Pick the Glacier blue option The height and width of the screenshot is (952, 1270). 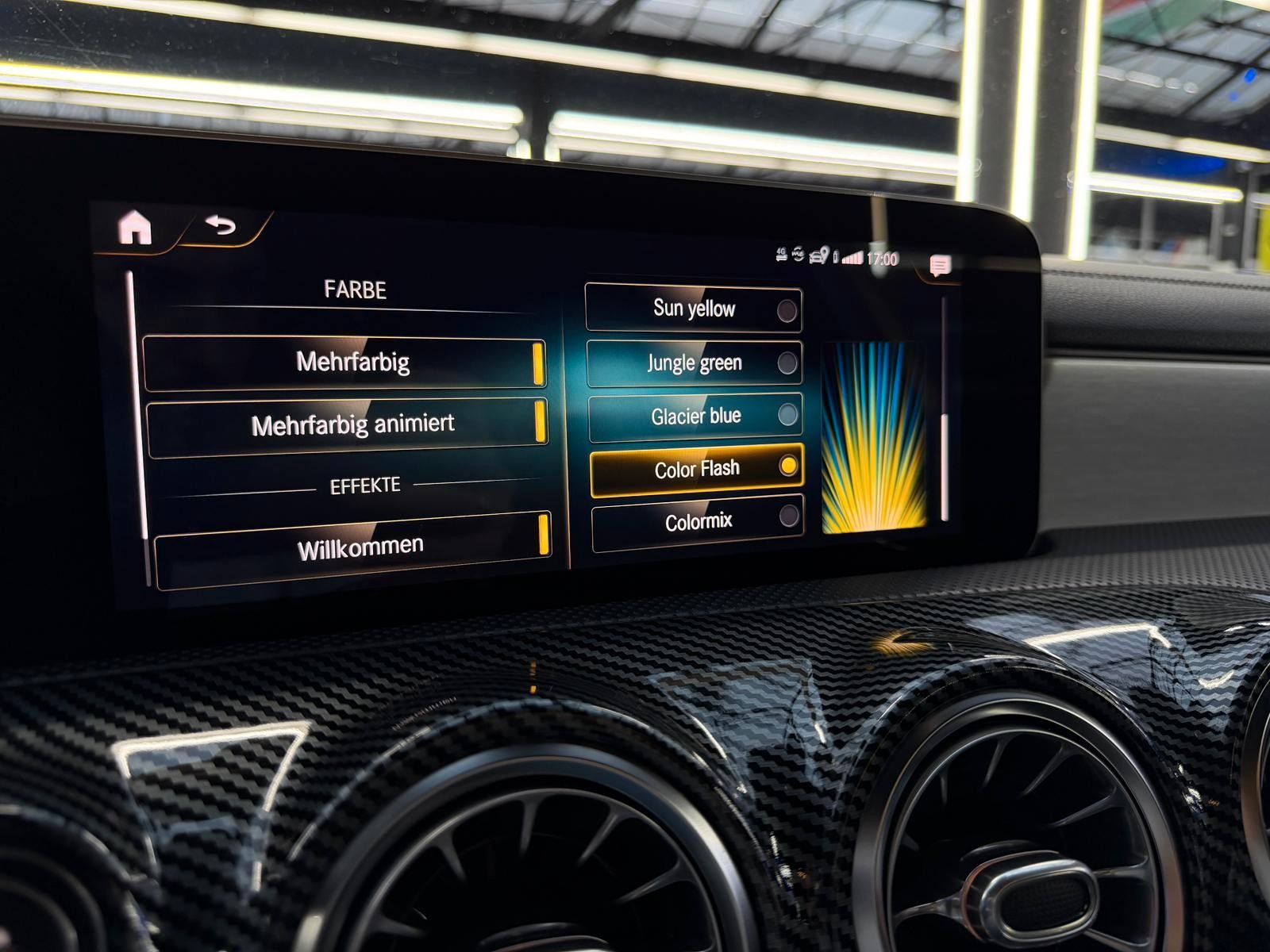coord(696,416)
